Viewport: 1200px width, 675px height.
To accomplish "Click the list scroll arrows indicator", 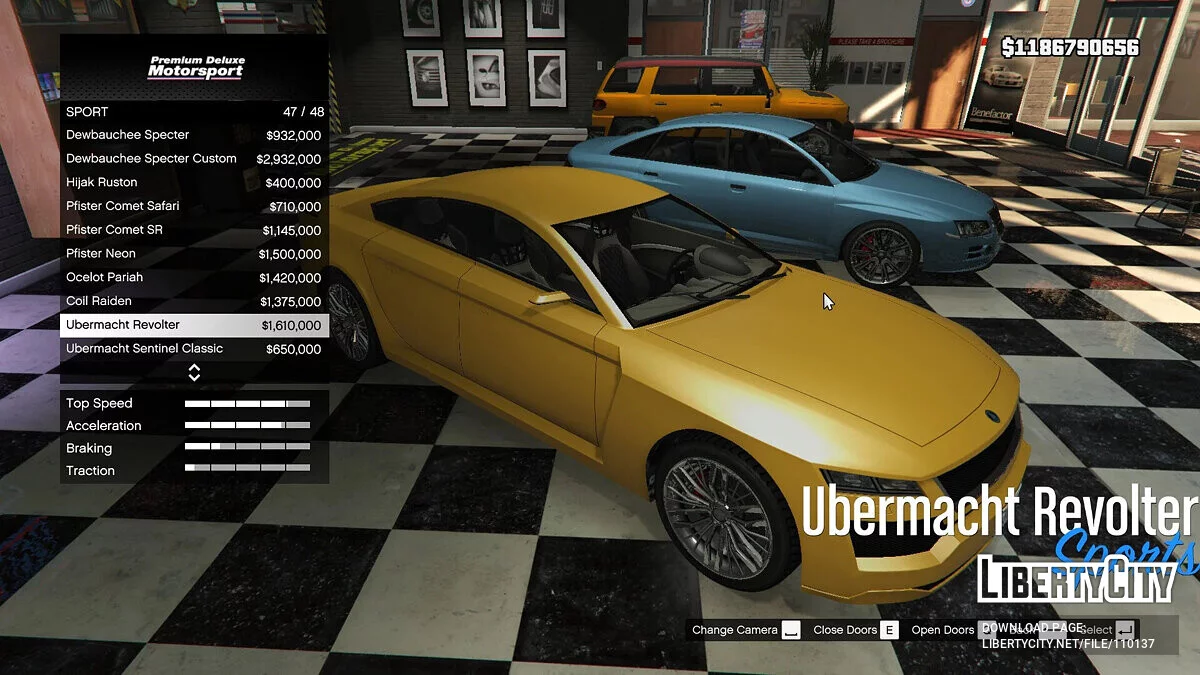I will (194, 372).
